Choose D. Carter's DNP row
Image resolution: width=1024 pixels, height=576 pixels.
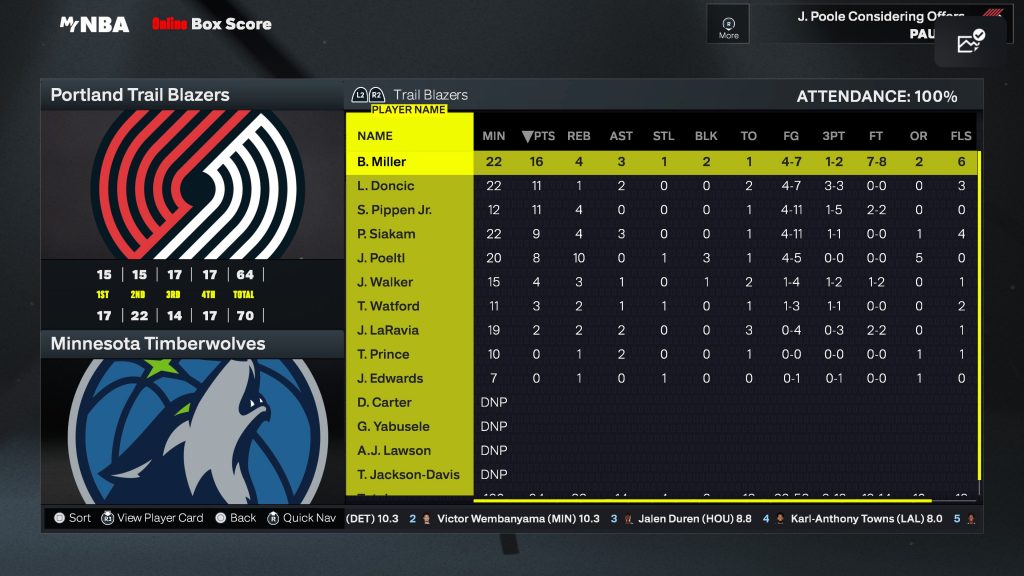(385, 402)
